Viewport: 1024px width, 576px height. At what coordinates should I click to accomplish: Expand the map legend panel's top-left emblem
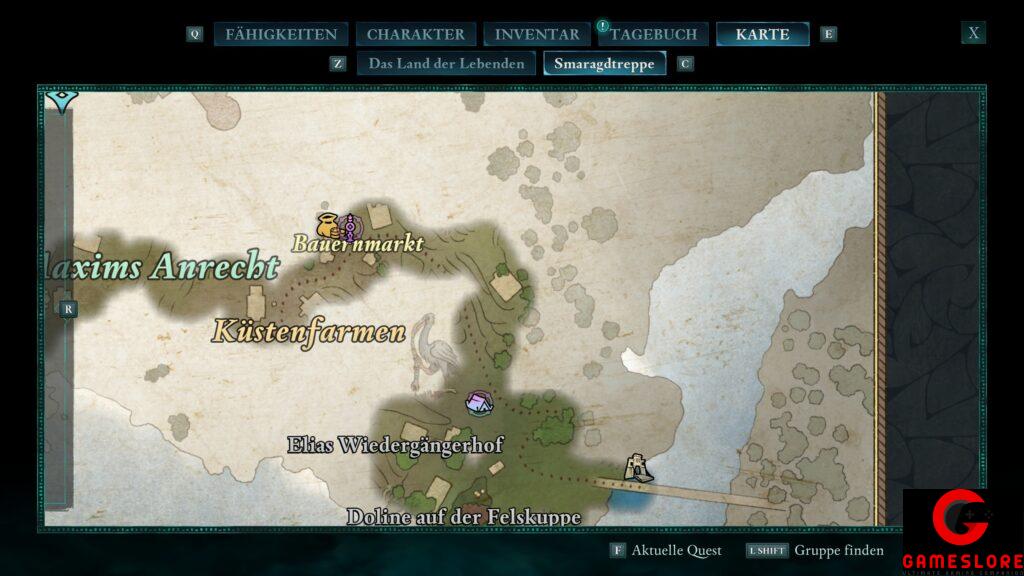tap(61, 101)
